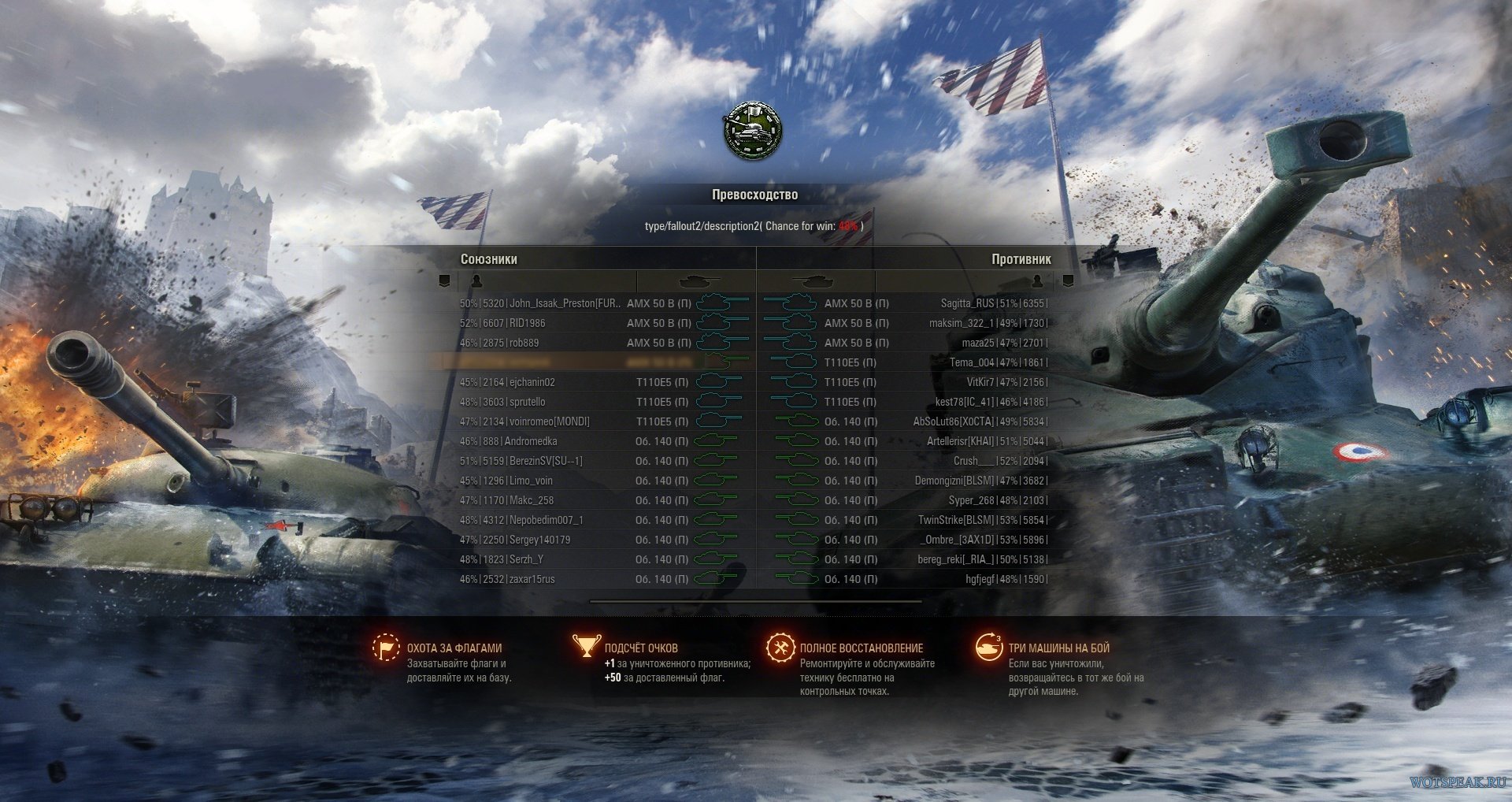Click ally voinromeo[MONDI] row
Viewport: 1512px width, 802px height.
point(549,421)
